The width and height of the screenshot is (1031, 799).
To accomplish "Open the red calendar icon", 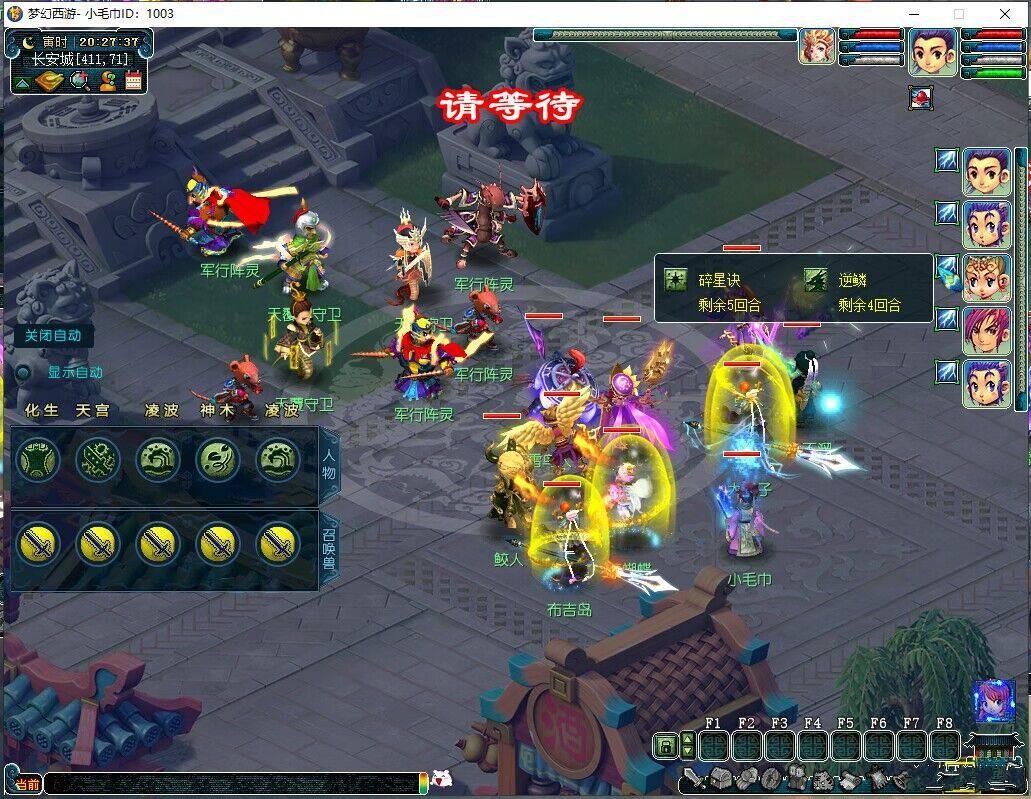I will coord(134,81).
